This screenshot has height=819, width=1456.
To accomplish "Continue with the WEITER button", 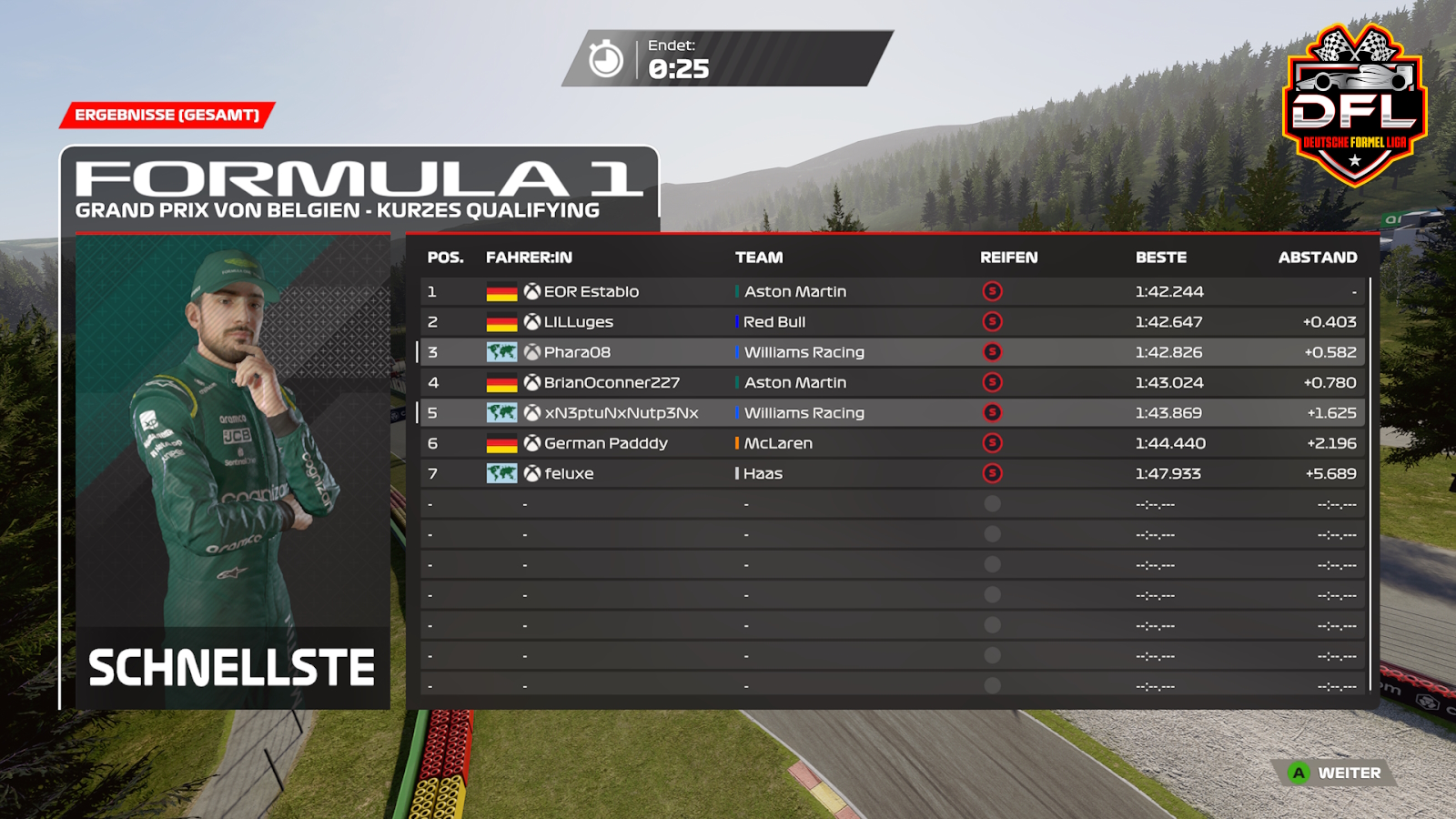I will coord(1337,773).
